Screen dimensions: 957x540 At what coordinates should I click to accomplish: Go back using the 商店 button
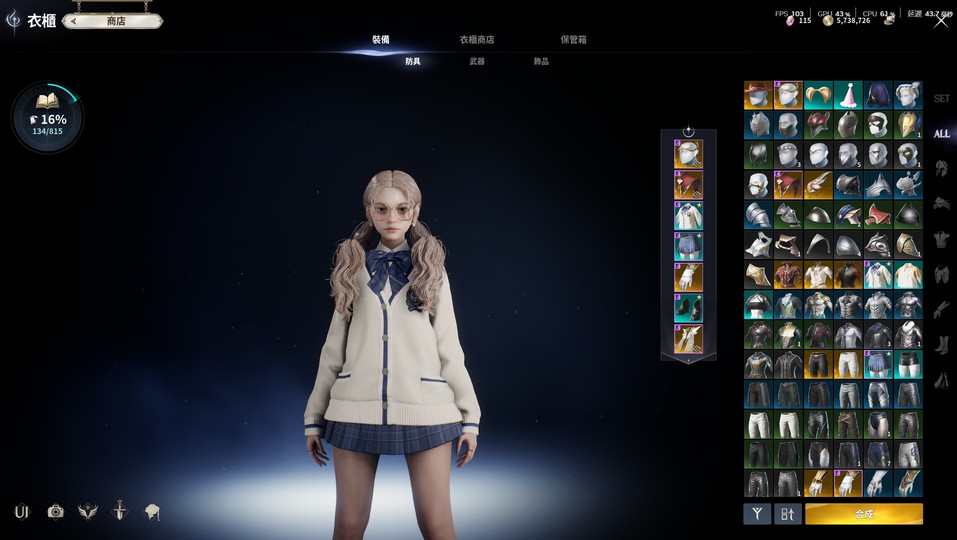pyautogui.click(x=112, y=20)
